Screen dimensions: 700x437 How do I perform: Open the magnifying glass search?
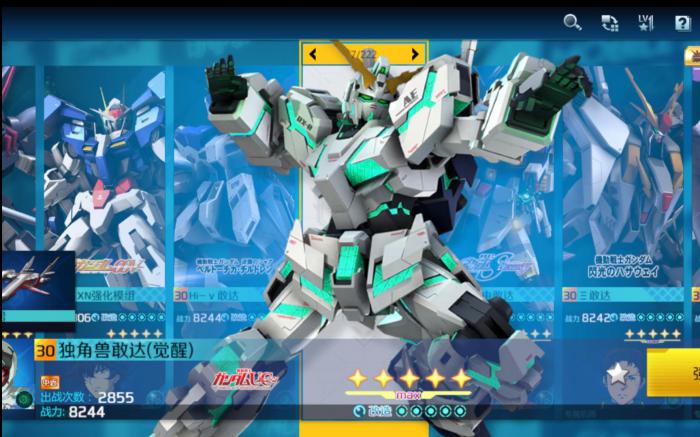[572, 22]
